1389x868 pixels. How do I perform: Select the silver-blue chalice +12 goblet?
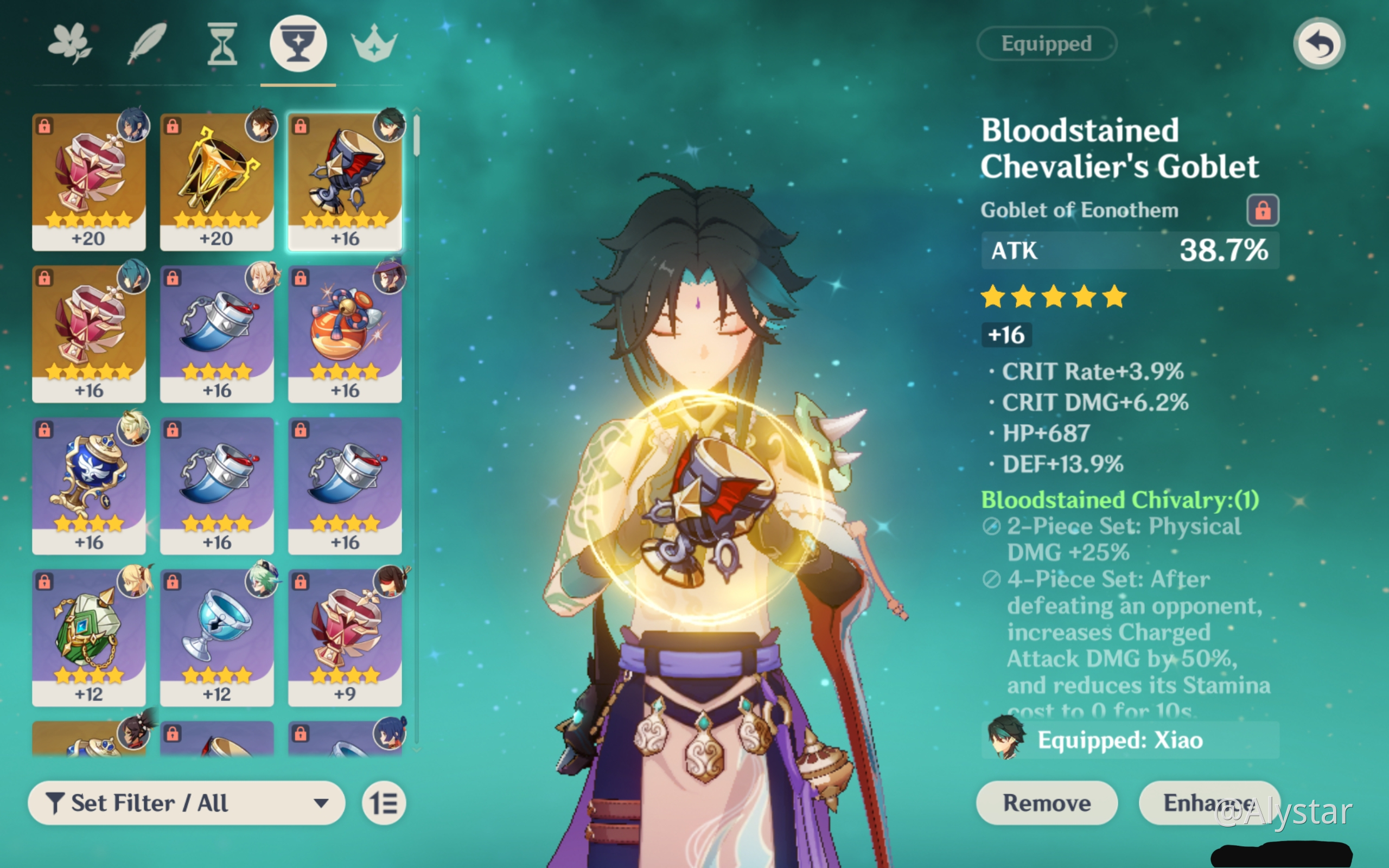coord(216,637)
